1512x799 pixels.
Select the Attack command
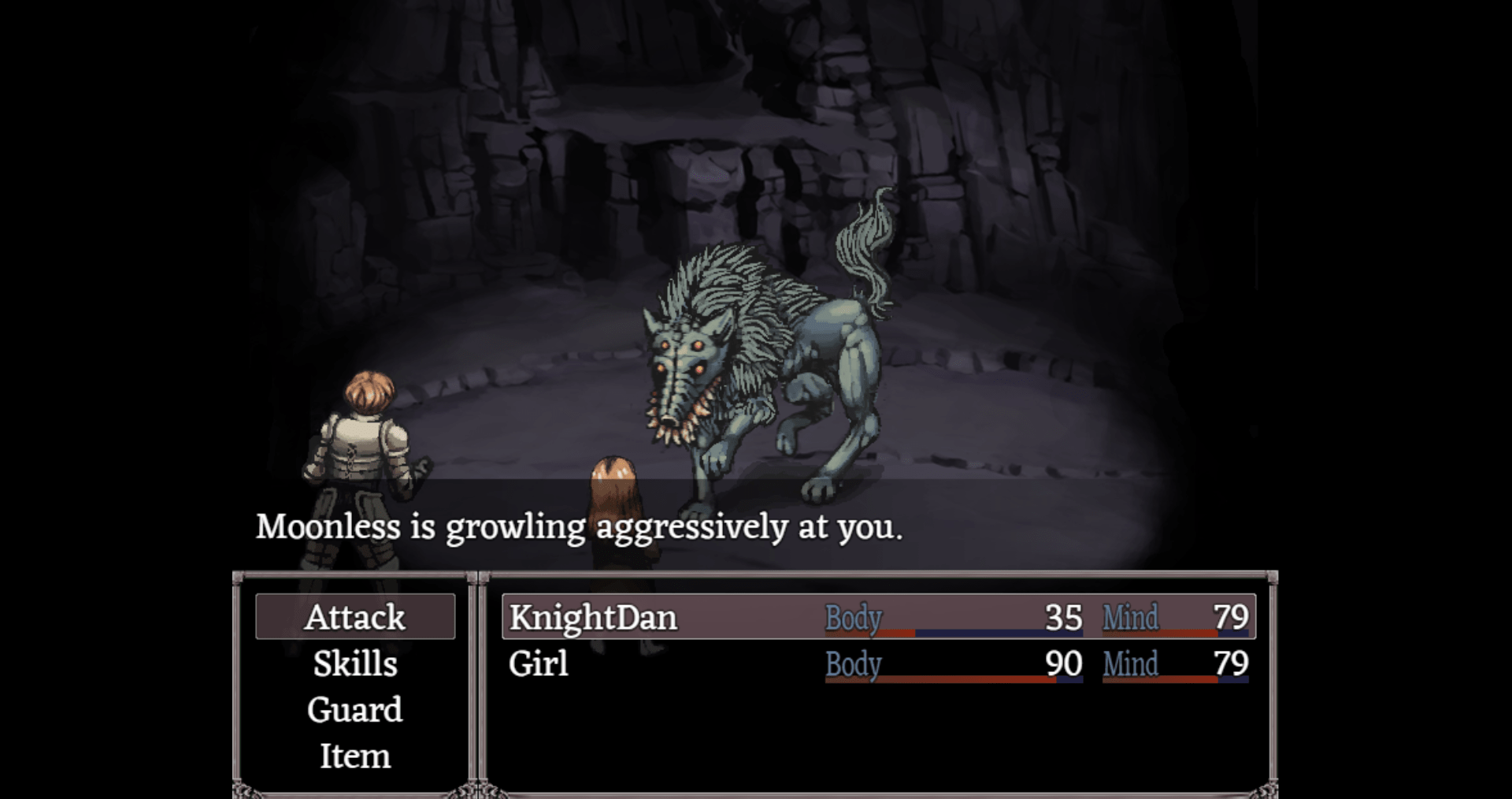pyautogui.click(x=355, y=617)
